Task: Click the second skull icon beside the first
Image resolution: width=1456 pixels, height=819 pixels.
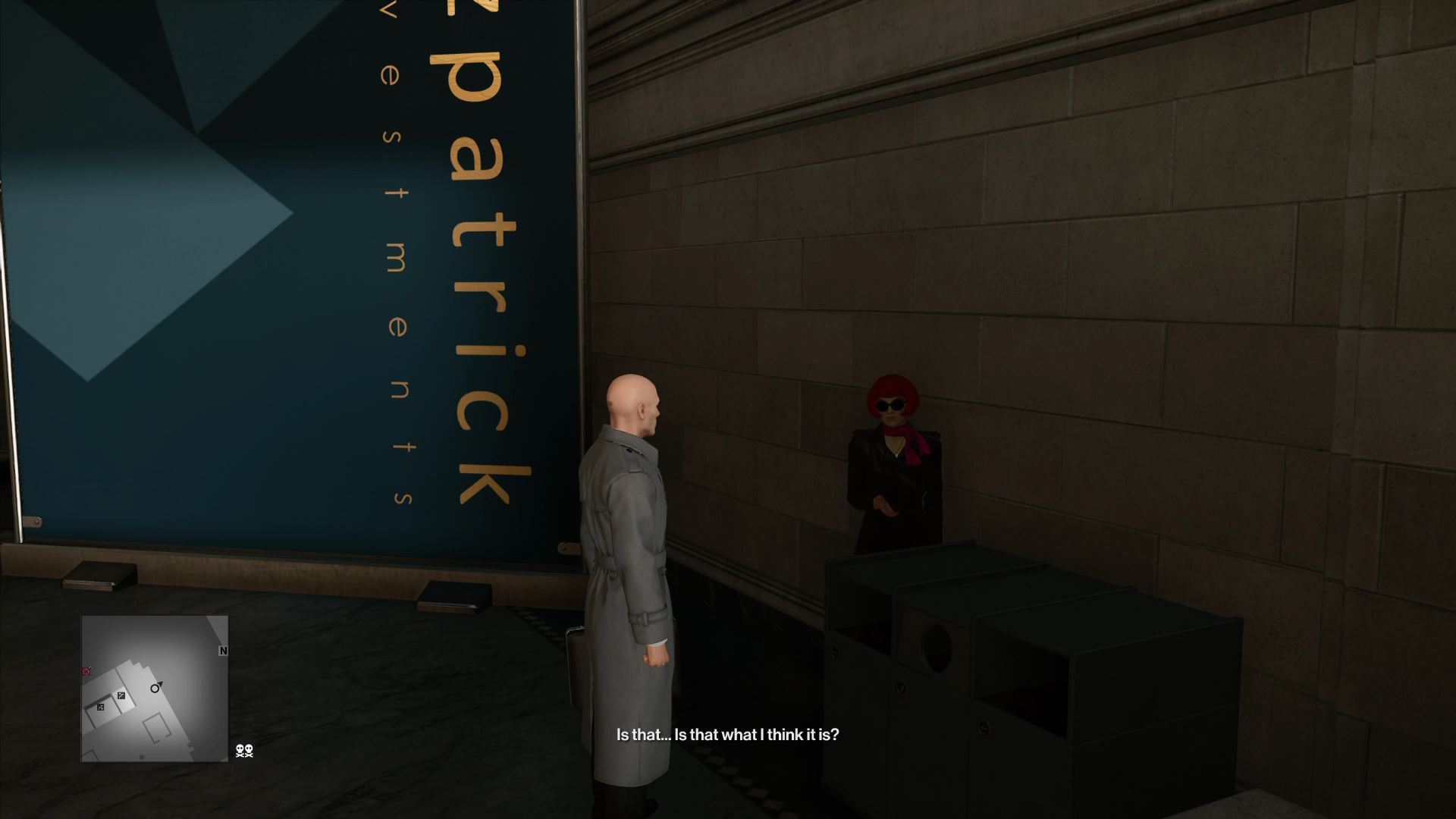Action: 249,752
